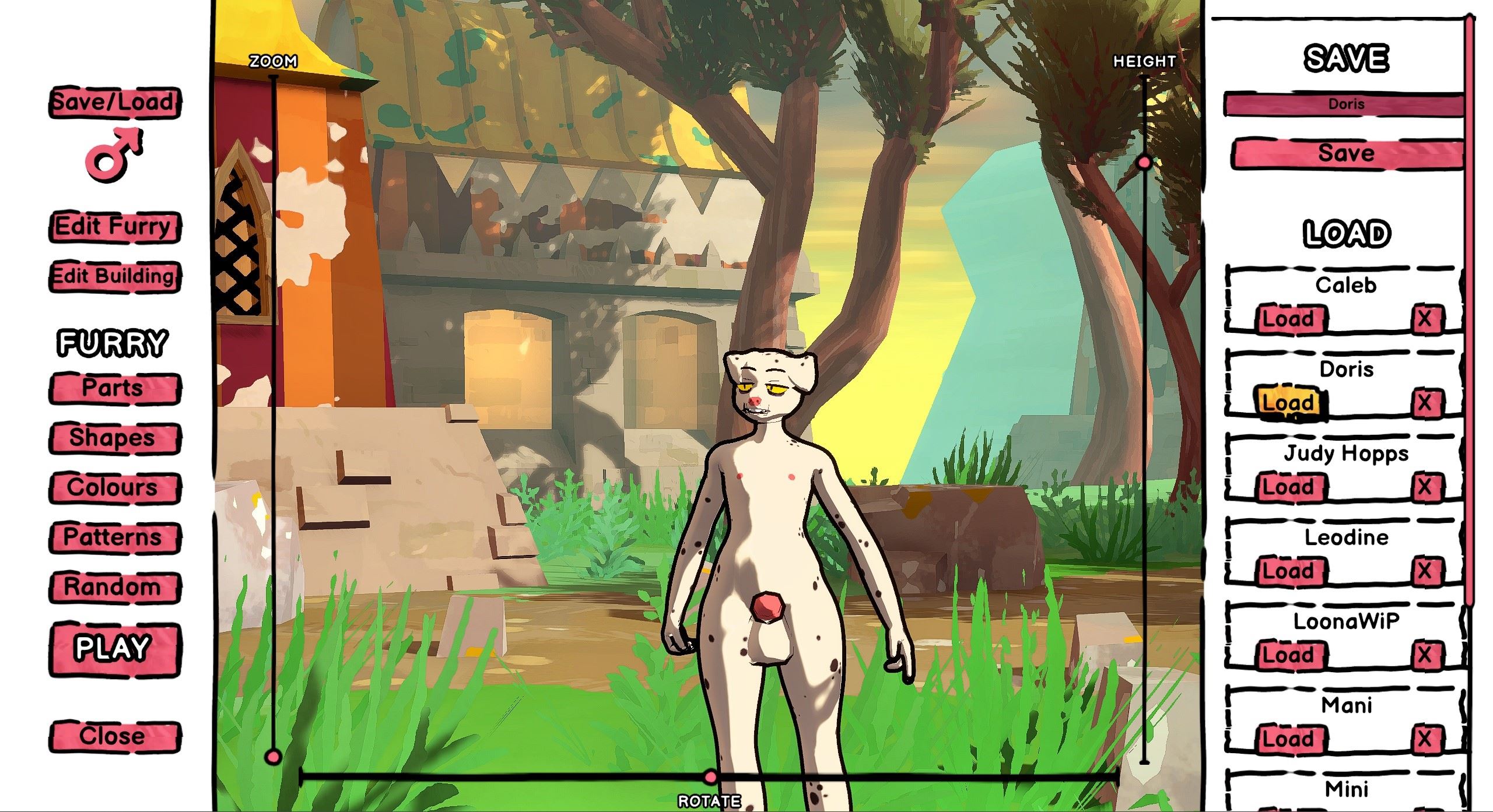This screenshot has width=1493, height=812.
Task: Load the Mani character
Action: [1289, 739]
